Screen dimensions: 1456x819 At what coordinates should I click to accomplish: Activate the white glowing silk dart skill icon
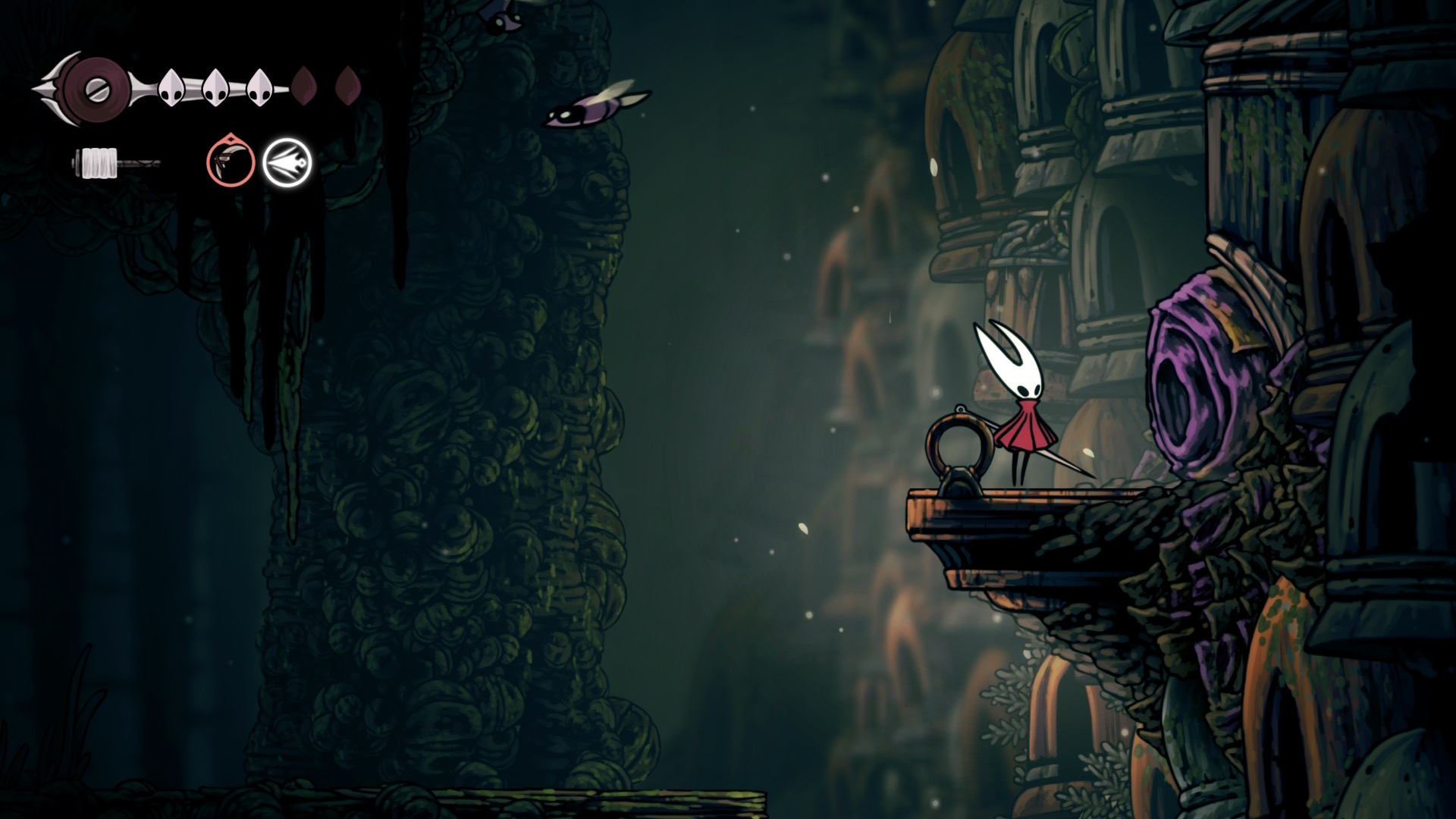point(287,163)
